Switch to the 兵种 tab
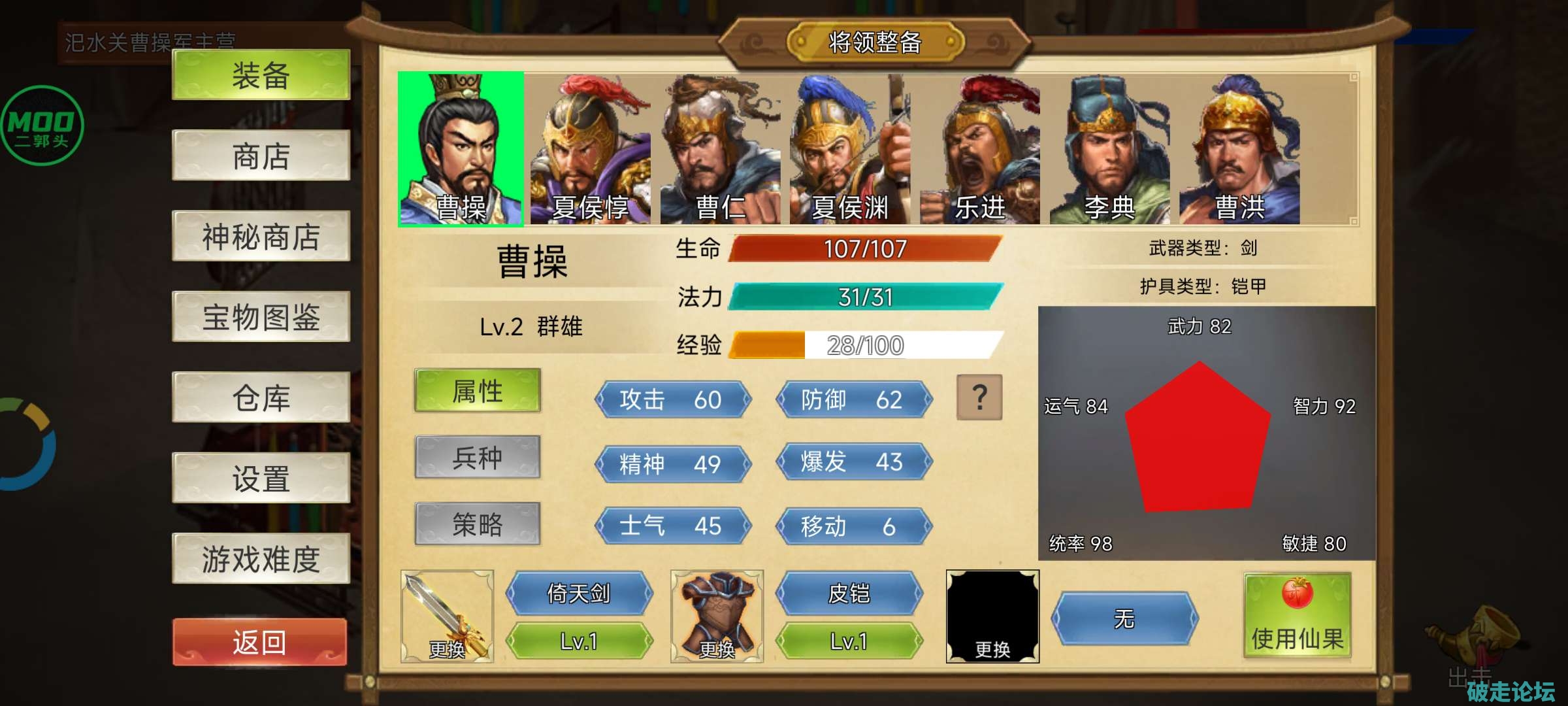The image size is (1568, 706). tap(478, 458)
